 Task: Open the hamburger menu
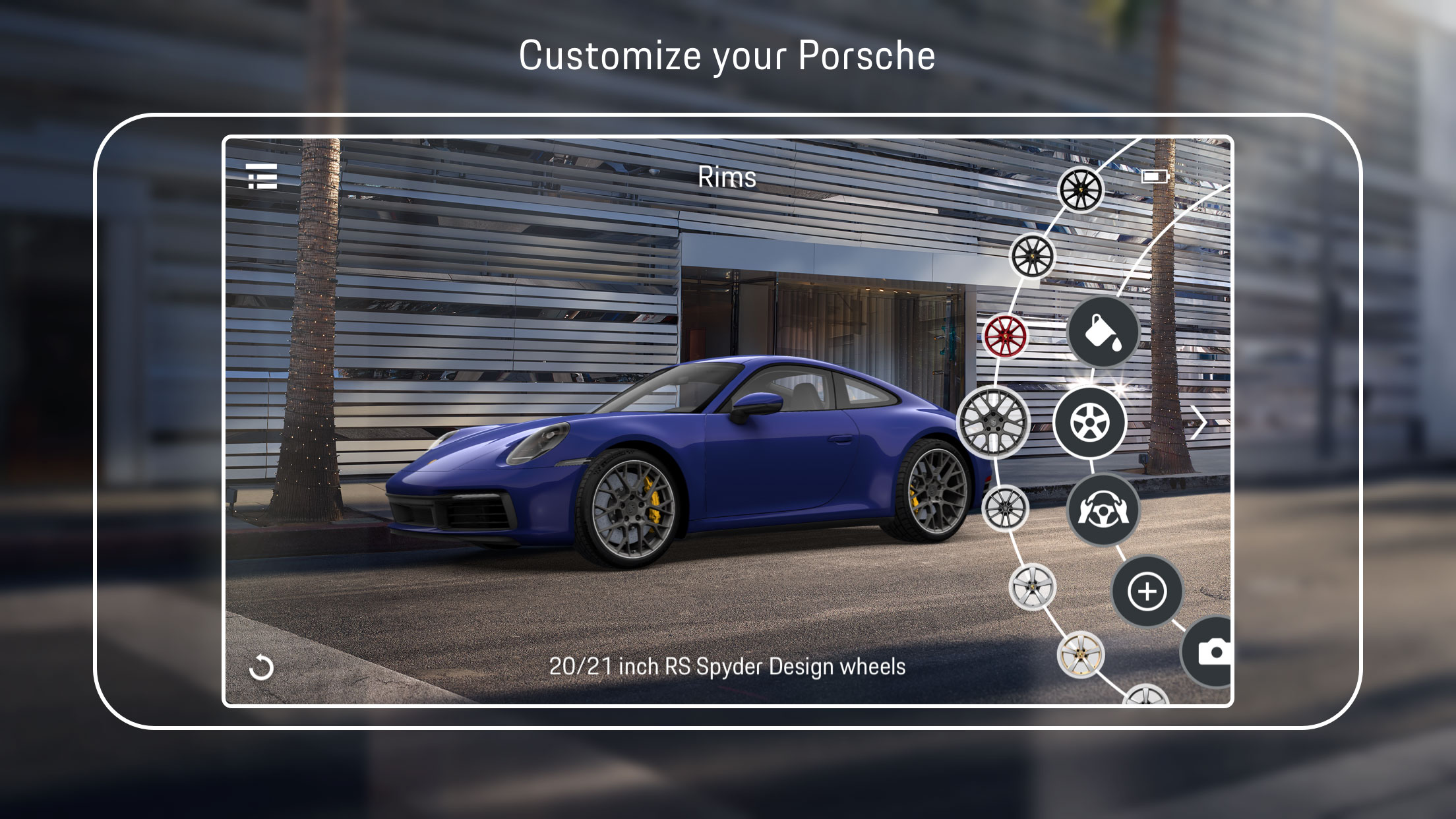[262, 177]
